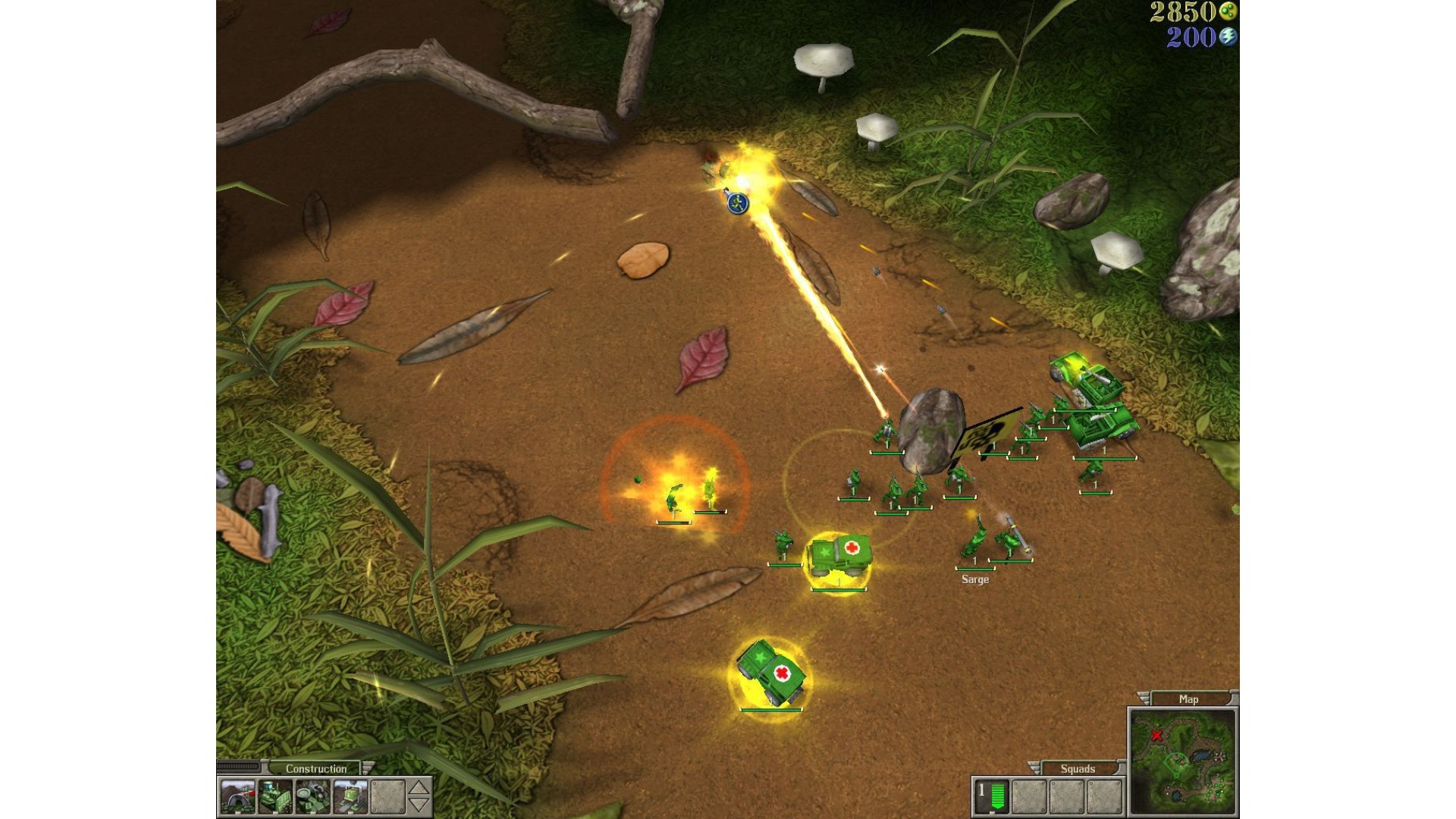The height and width of the screenshot is (819, 1456).
Task: Toggle the Squads panel tab
Action: 1078,768
